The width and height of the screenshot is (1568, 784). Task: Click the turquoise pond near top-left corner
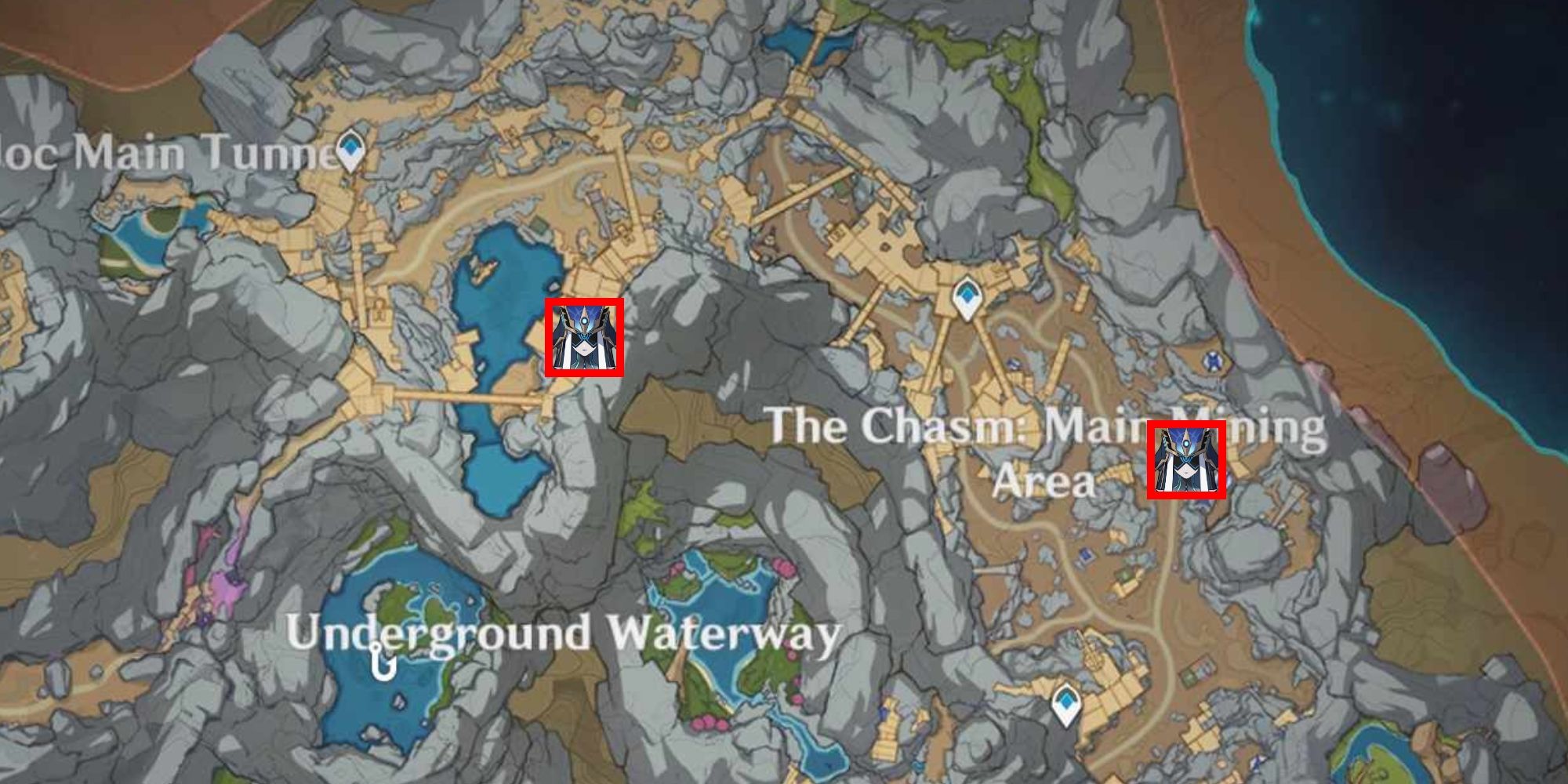click(149, 239)
